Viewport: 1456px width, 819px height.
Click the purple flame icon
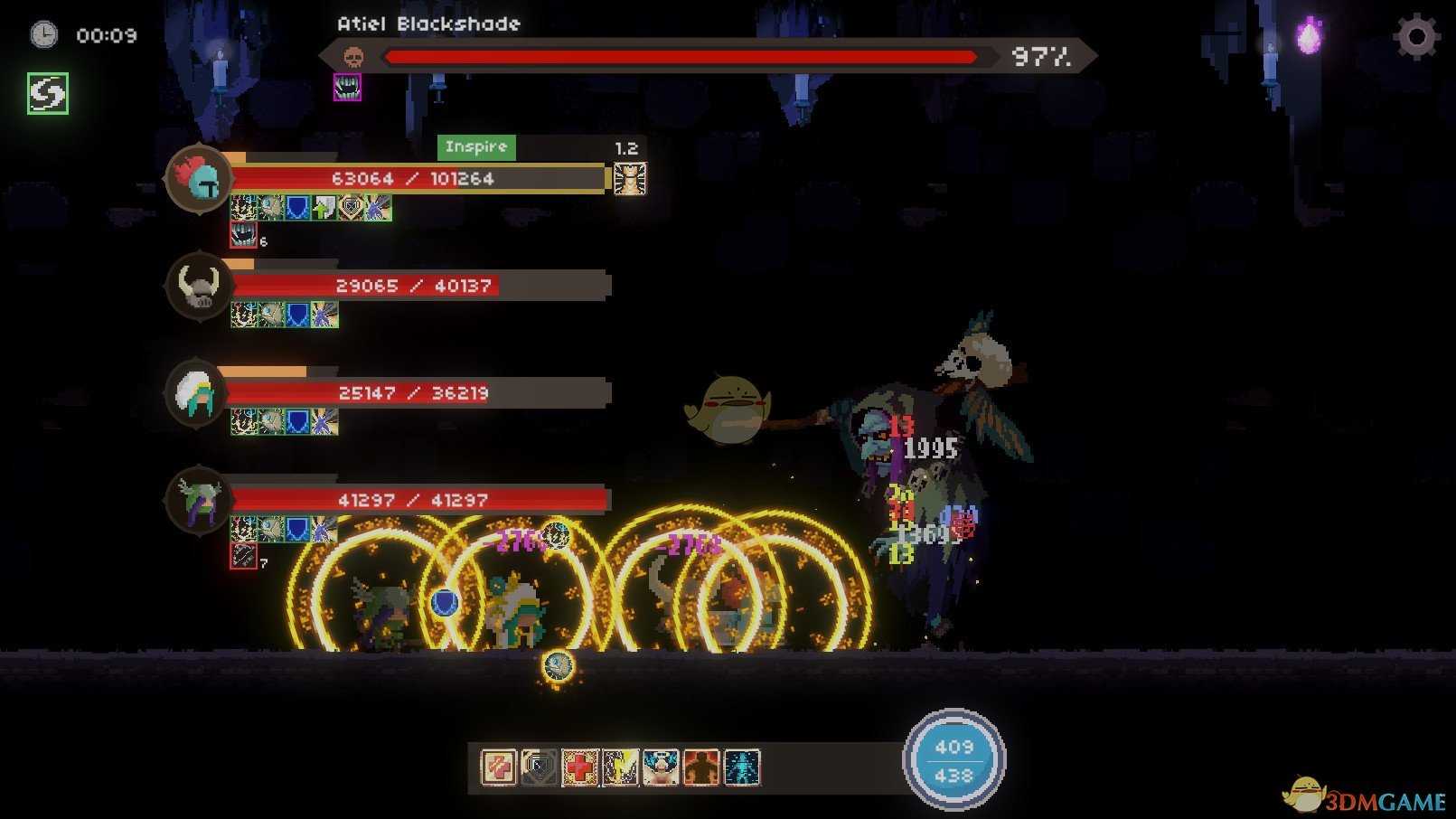[x=1308, y=37]
